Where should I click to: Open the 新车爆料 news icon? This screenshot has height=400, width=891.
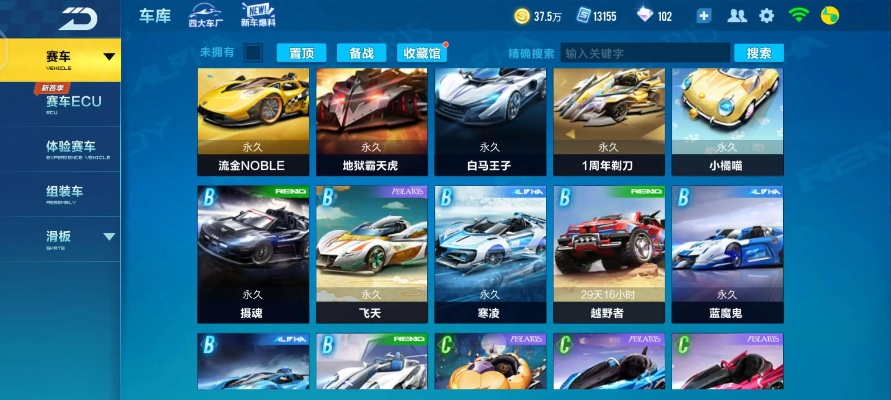tap(258, 15)
